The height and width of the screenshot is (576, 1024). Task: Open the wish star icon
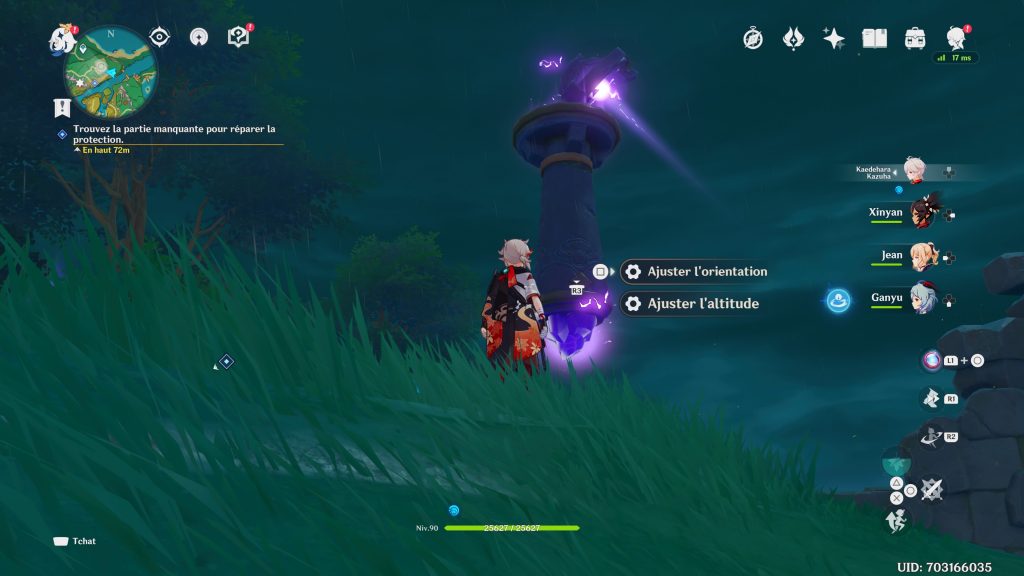(x=833, y=39)
